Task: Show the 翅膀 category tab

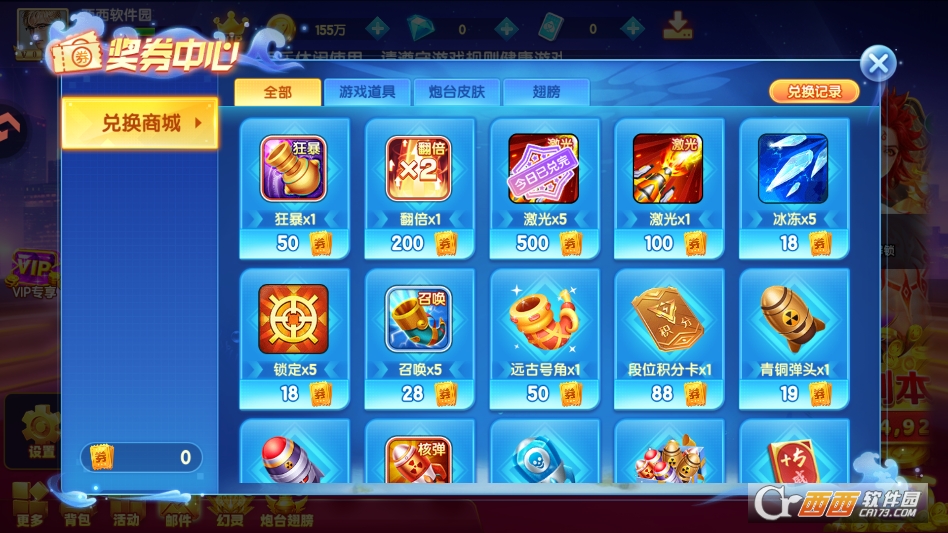Action: 546,92
